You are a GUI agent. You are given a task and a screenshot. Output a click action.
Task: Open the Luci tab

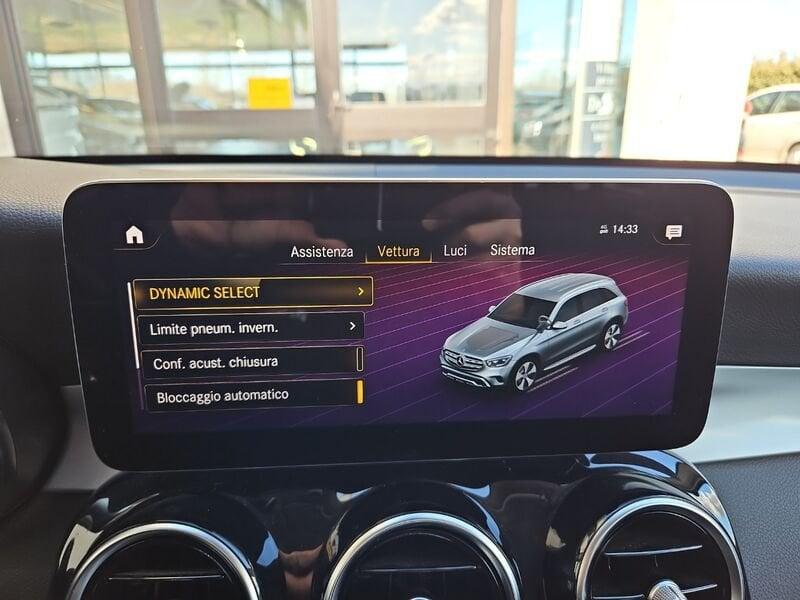click(x=455, y=250)
